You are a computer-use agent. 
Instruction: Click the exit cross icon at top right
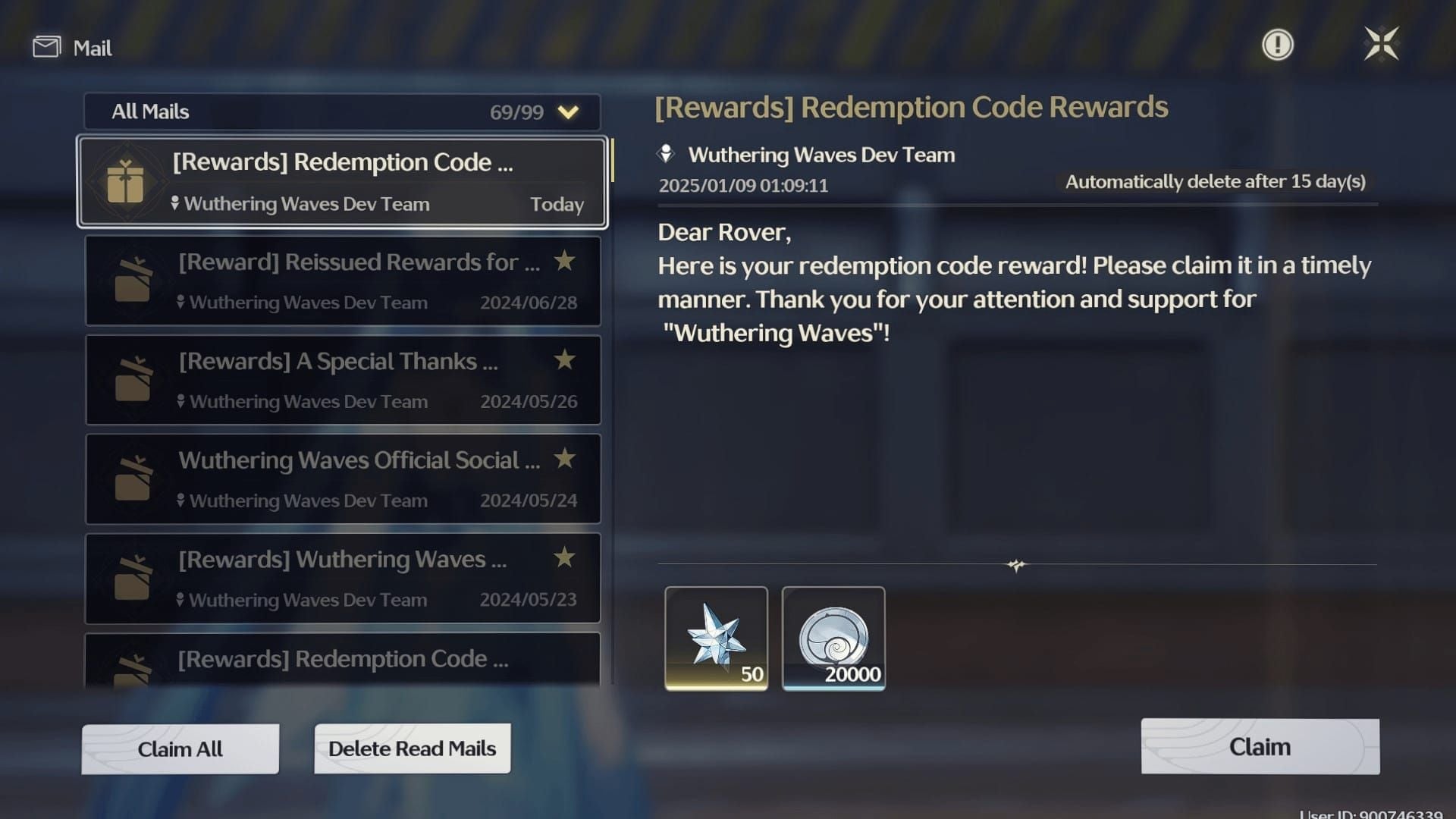[1383, 43]
